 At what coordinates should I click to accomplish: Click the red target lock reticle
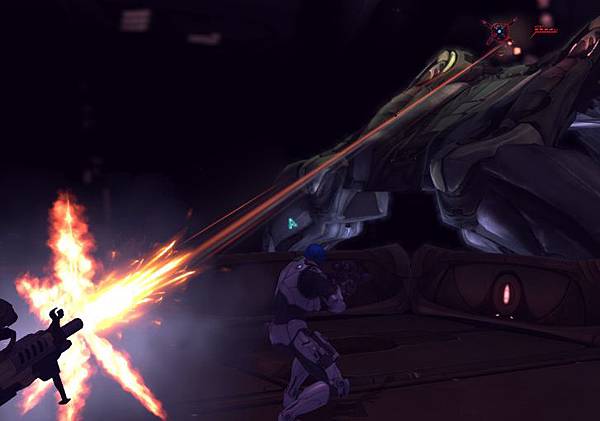pos(498,32)
